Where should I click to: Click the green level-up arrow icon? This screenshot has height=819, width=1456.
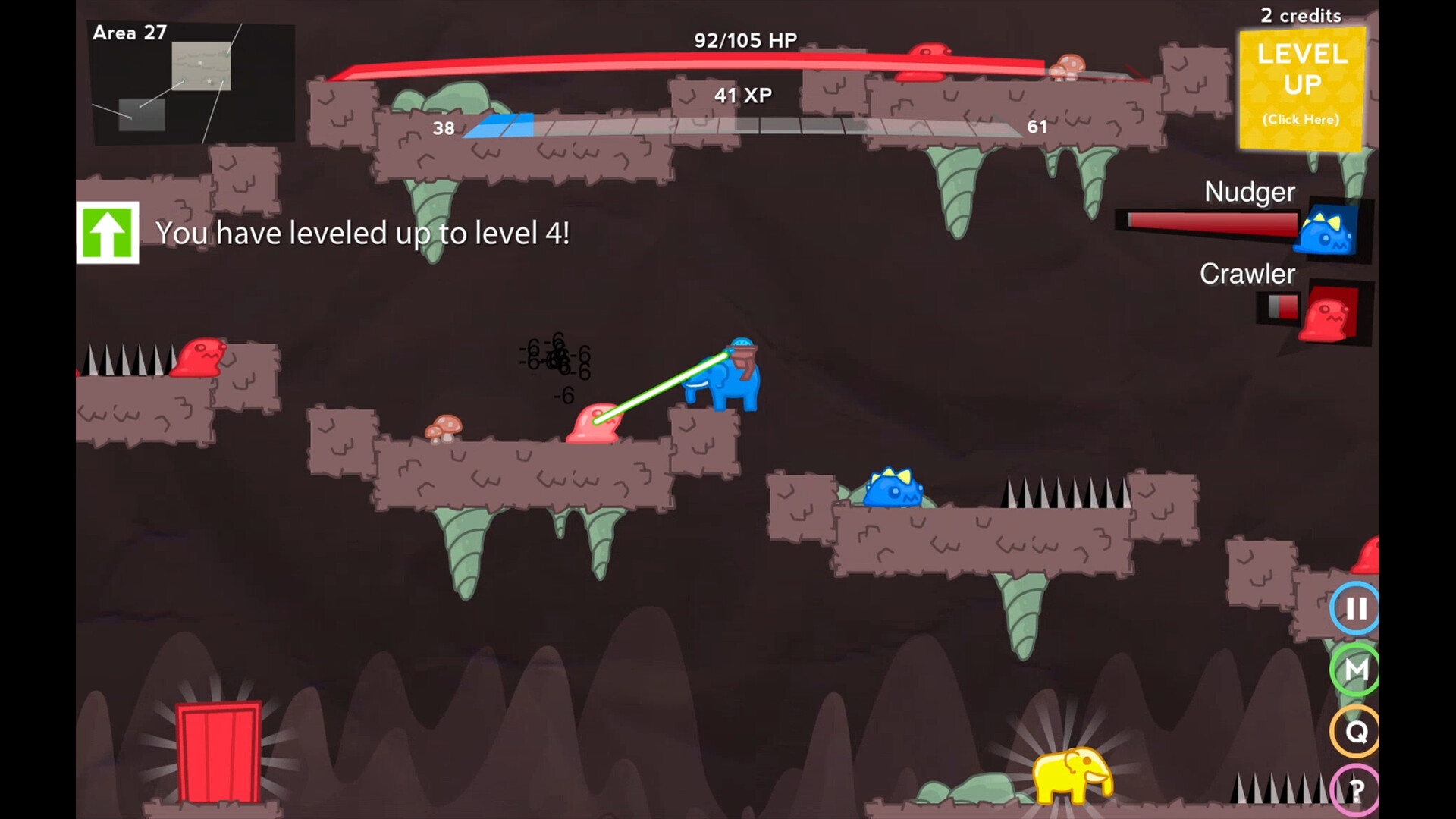[x=107, y=233]
